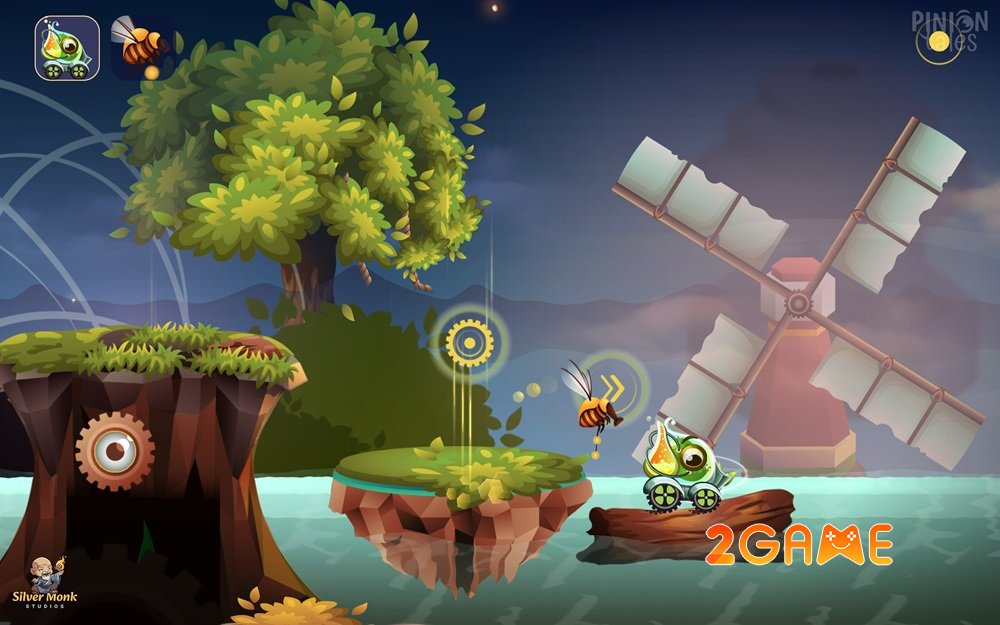
Task: Tap the yellow circle button
Action: pos(938,41)
